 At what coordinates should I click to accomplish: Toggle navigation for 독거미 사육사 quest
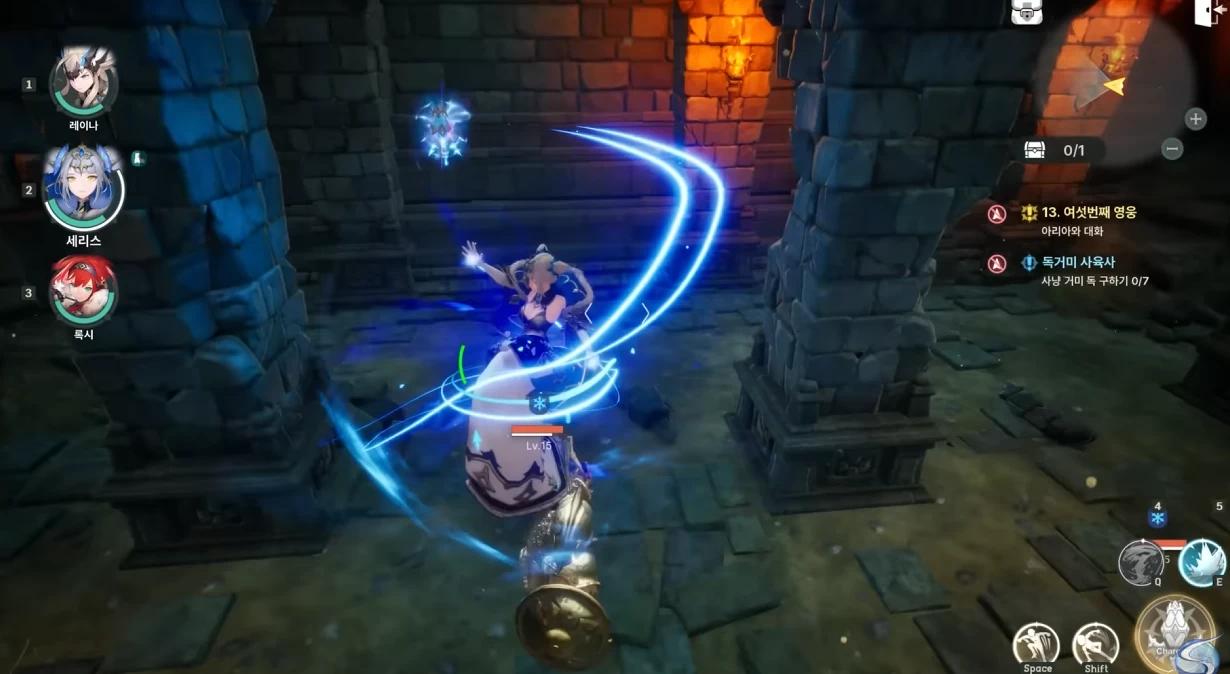(997, 263)
